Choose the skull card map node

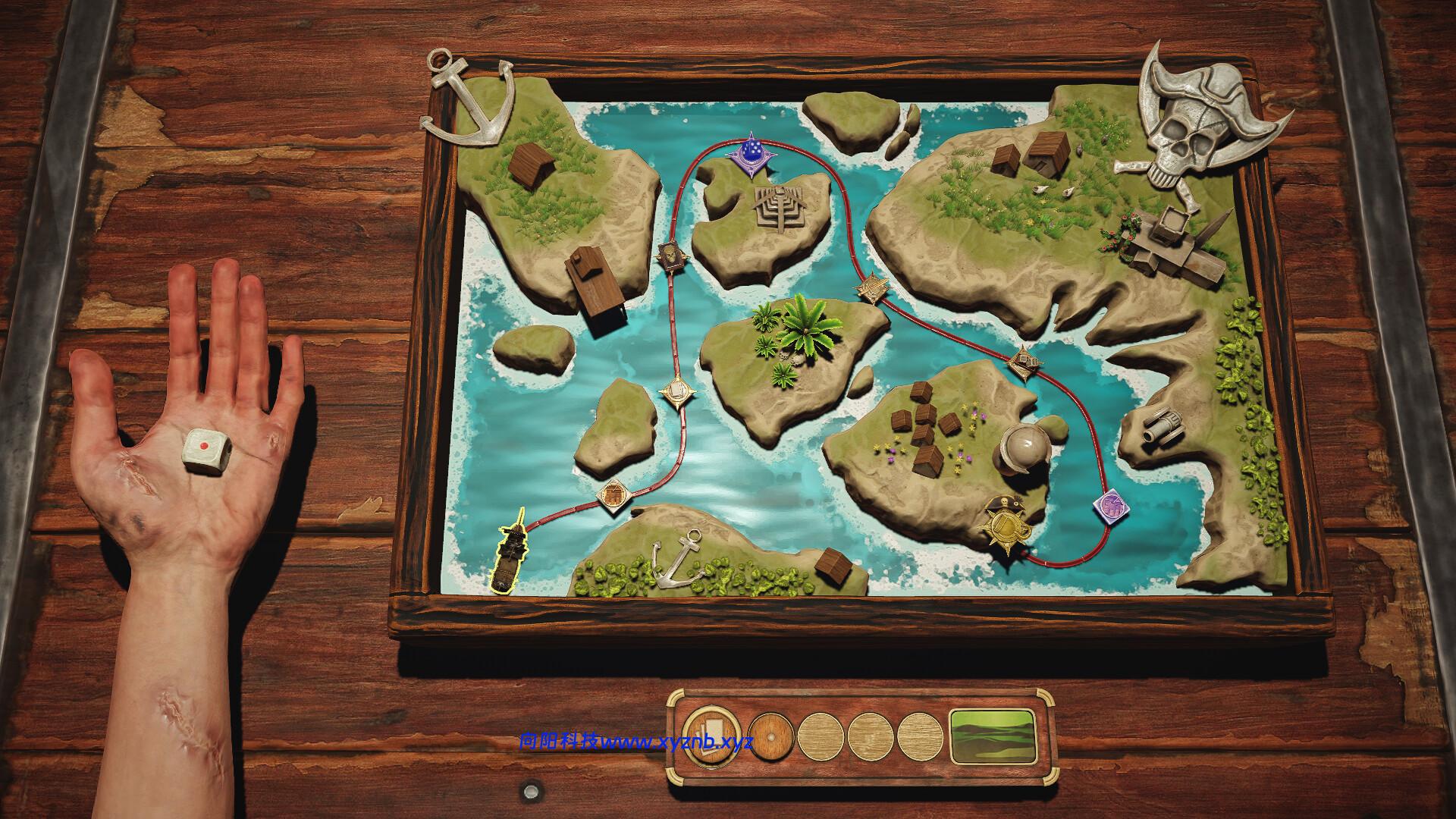pos(672,256)
